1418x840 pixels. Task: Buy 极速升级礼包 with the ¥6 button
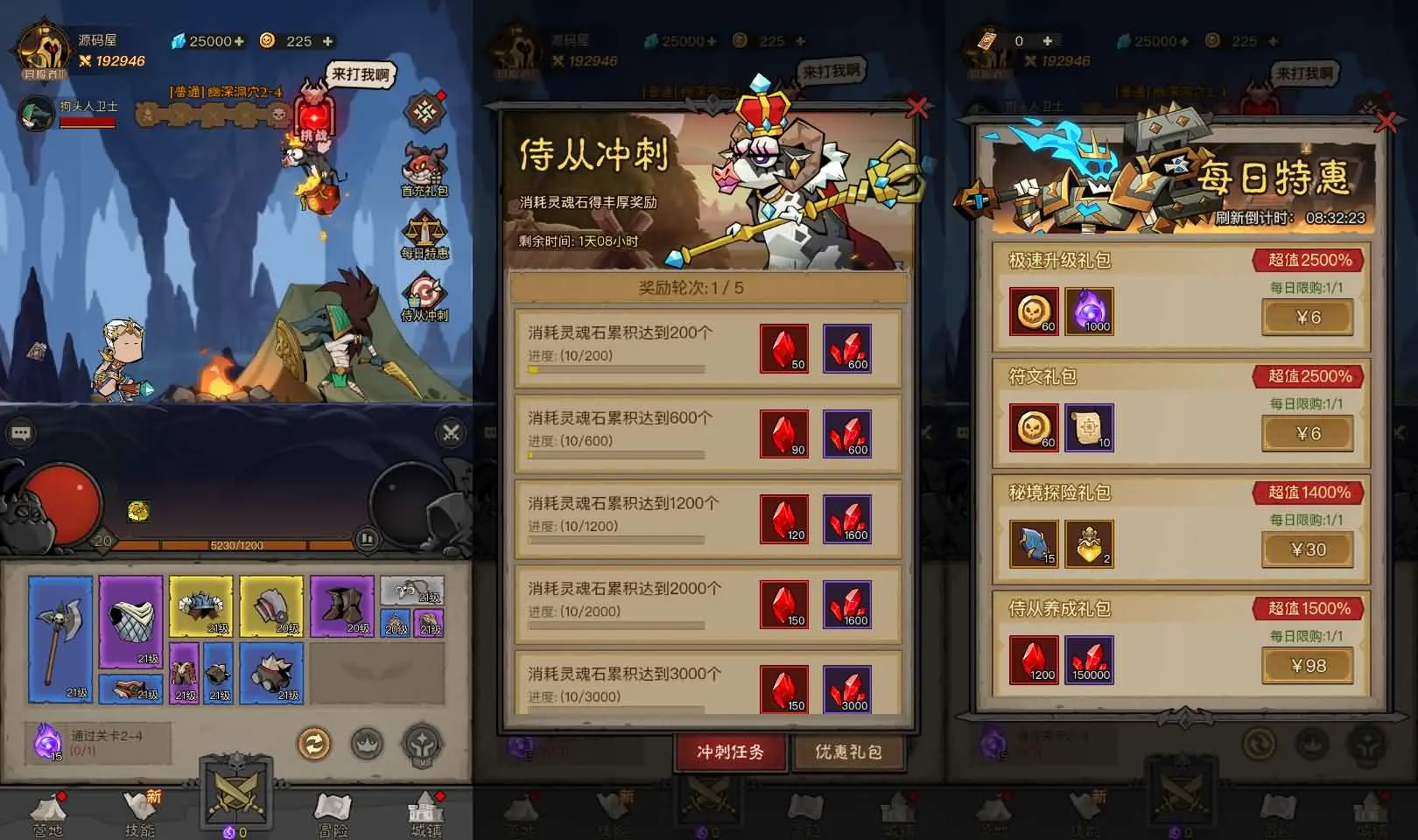[x=1307, y=317]
